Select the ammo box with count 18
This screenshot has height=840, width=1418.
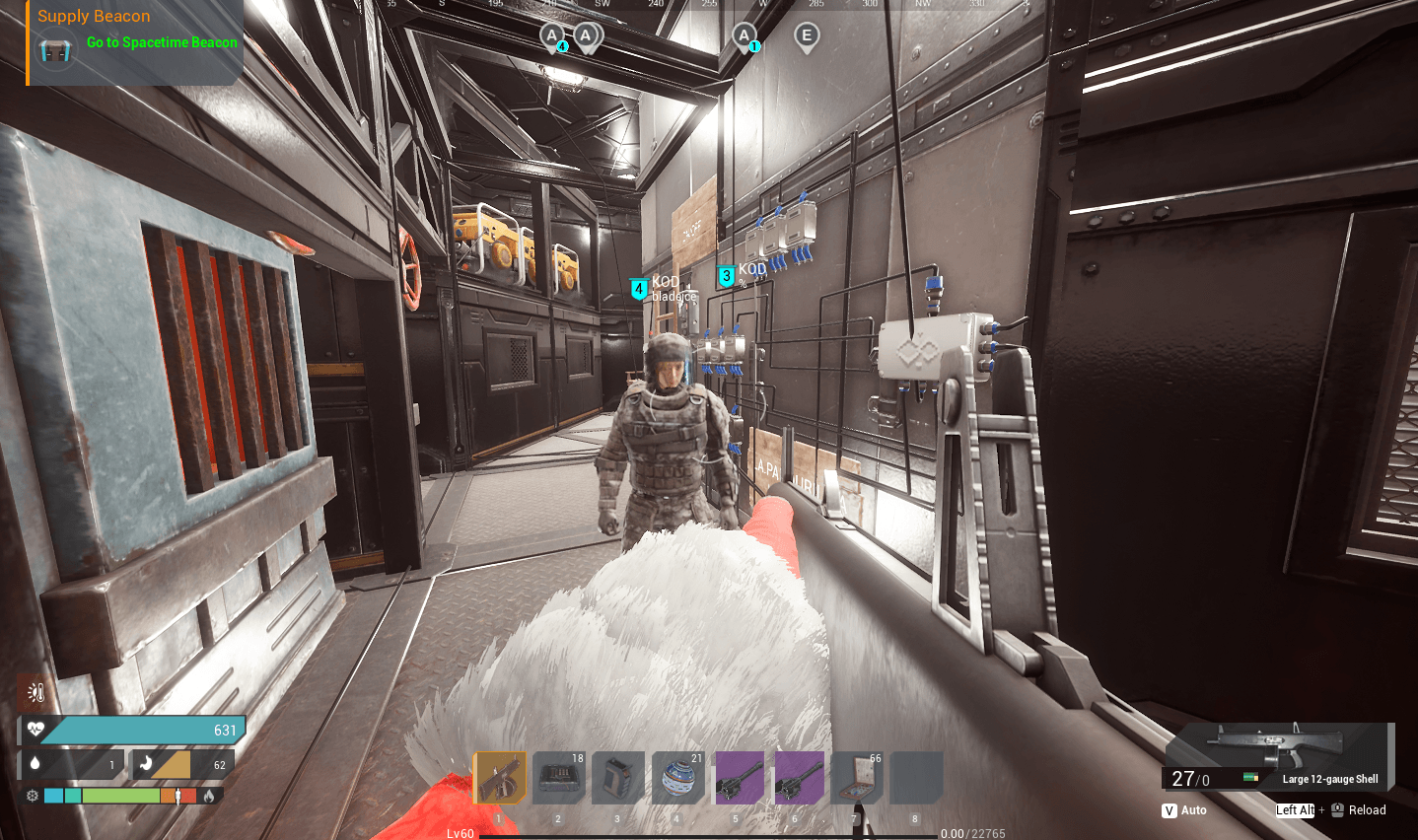coord(559,778)
